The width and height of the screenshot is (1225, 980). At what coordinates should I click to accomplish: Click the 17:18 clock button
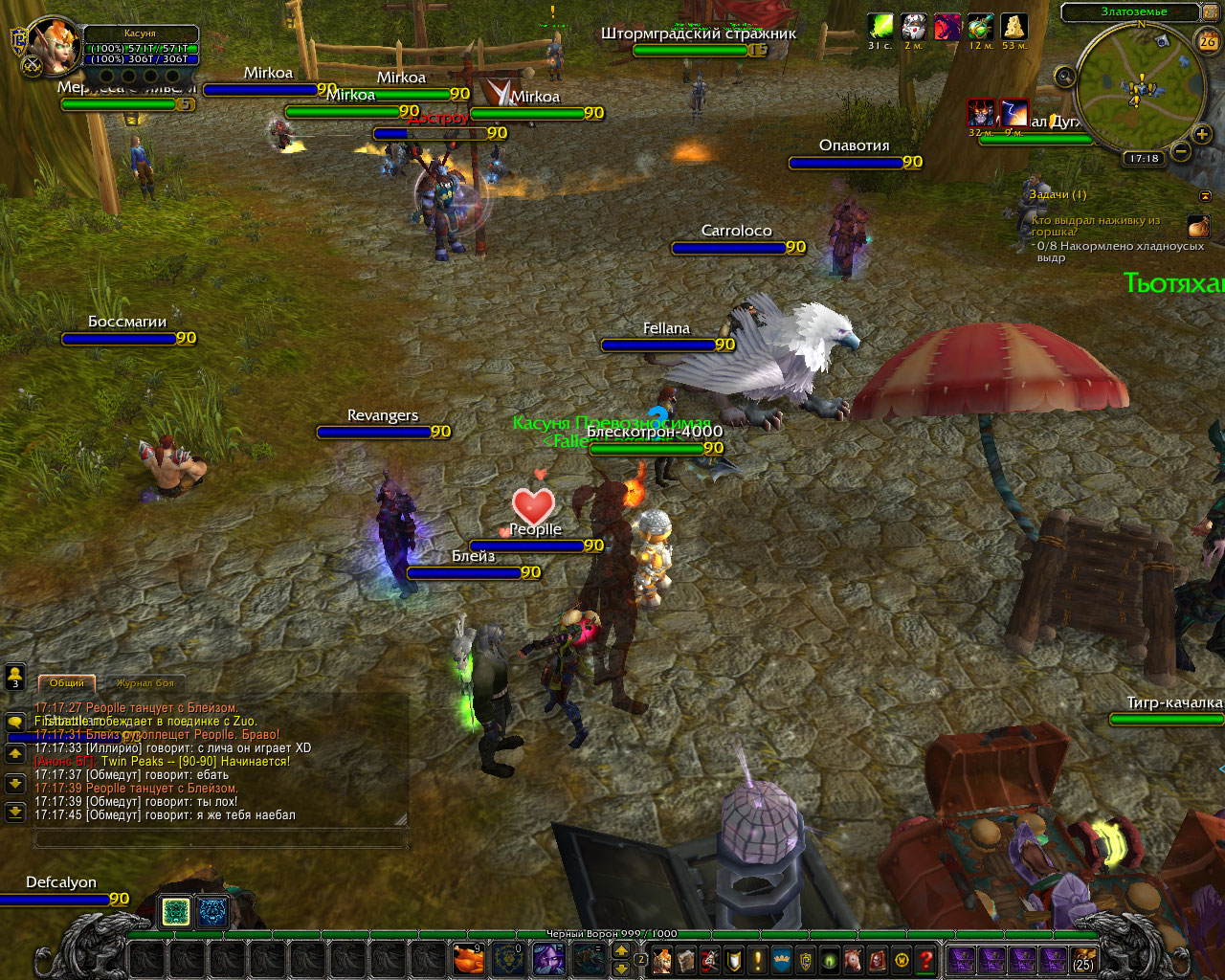pyautogui.click(x=1143, y=159)
